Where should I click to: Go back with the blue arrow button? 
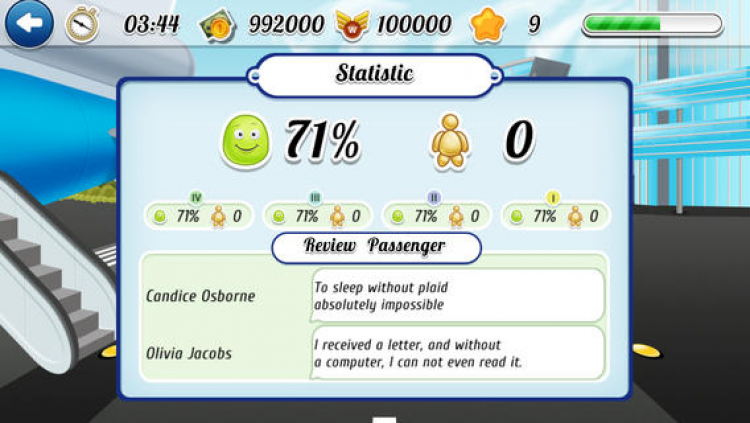click(28, 24)
